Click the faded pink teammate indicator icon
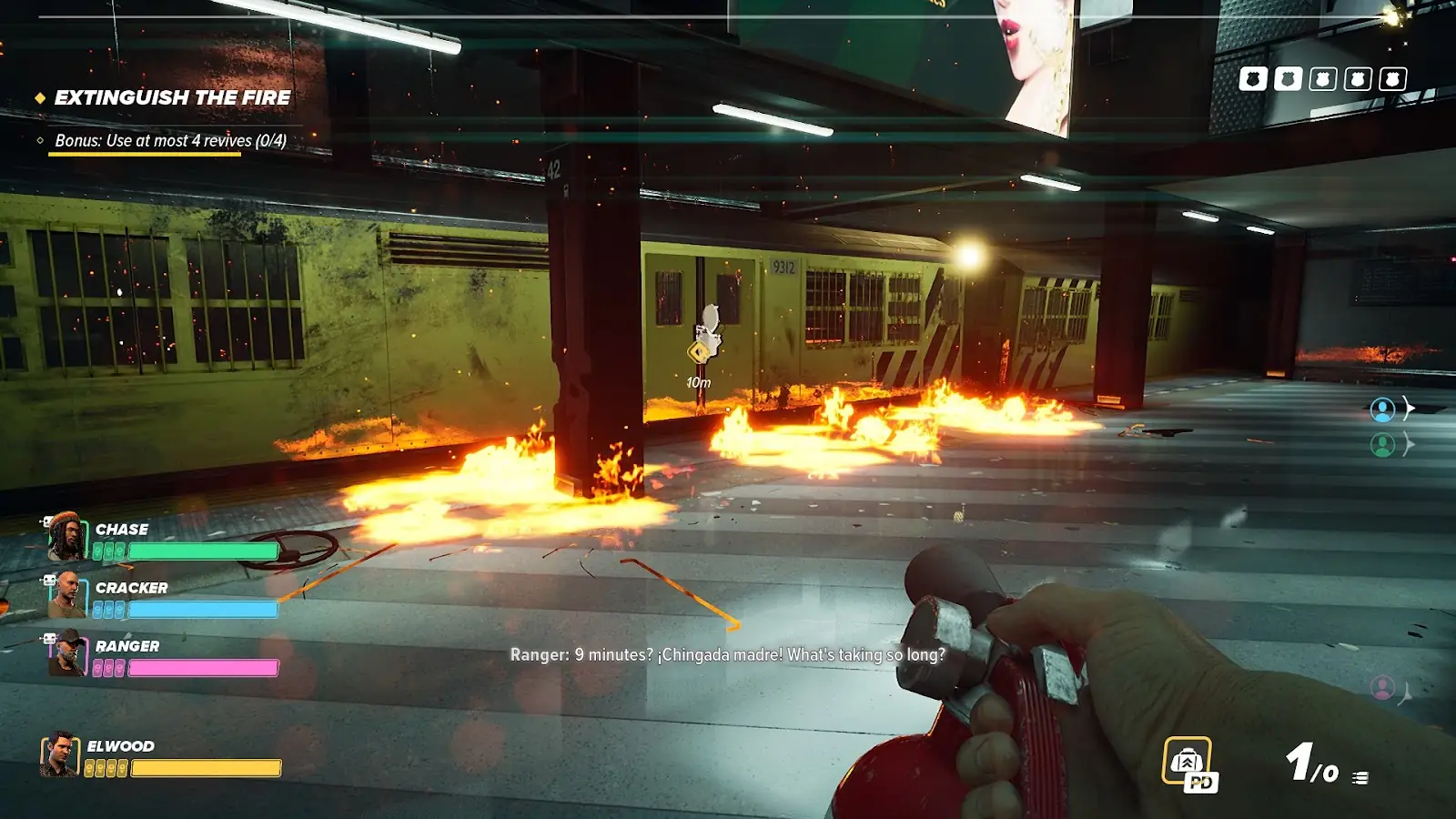 pos(1382,687)
